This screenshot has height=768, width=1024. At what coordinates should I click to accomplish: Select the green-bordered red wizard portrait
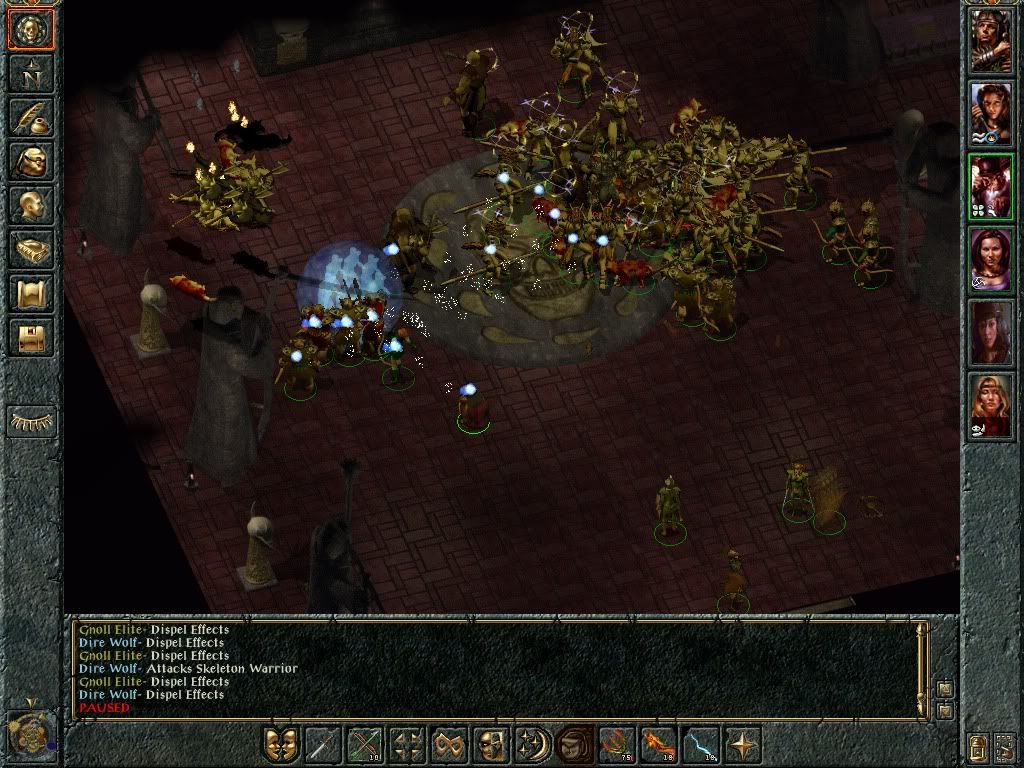(x=991, y=186)
